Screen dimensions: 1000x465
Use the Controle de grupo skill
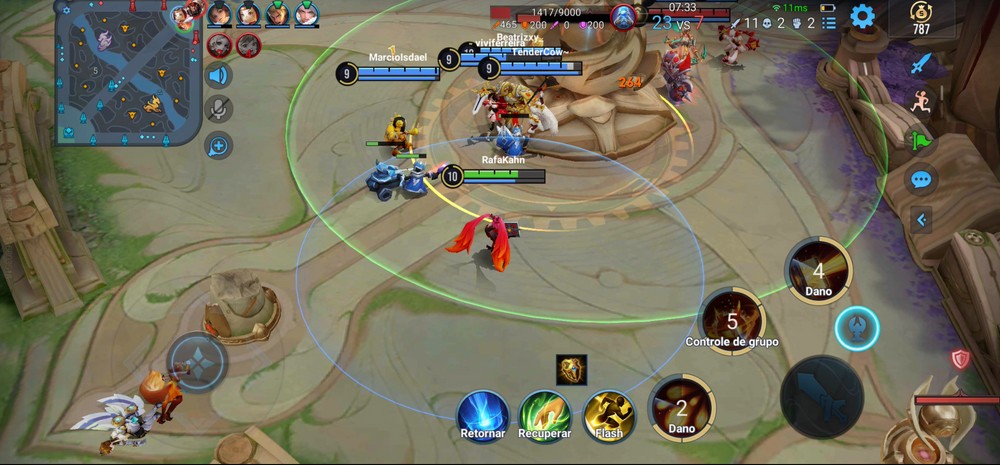732,320
